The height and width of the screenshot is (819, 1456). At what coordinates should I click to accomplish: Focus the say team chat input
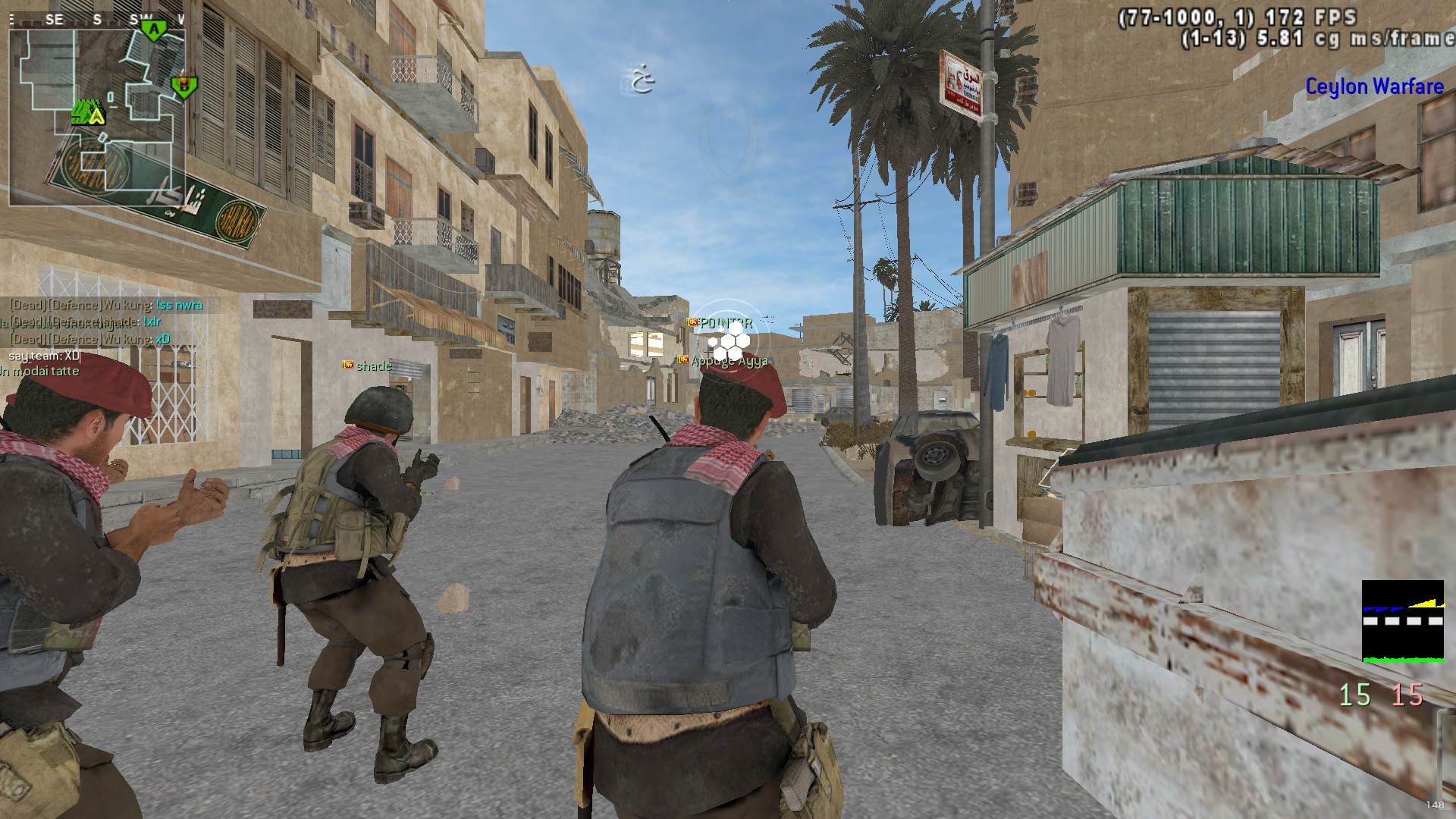[x=44, y=356]
